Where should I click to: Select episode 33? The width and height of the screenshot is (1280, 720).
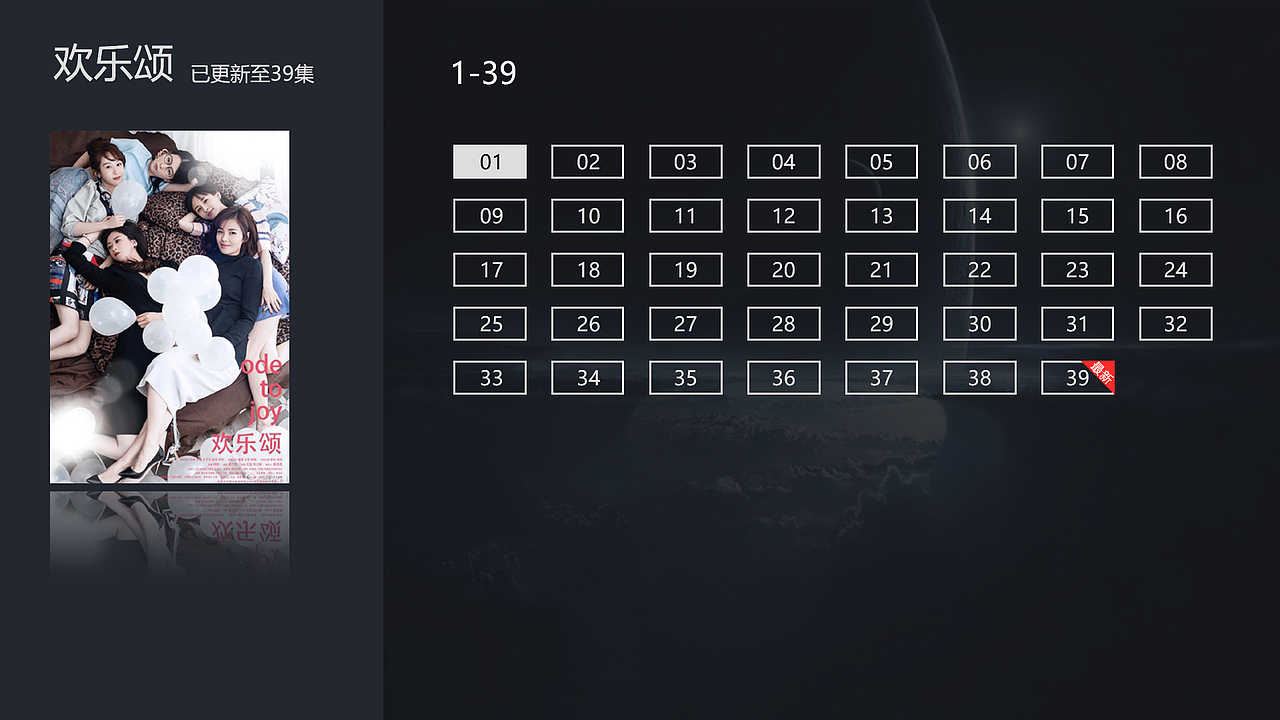(489, 377)
